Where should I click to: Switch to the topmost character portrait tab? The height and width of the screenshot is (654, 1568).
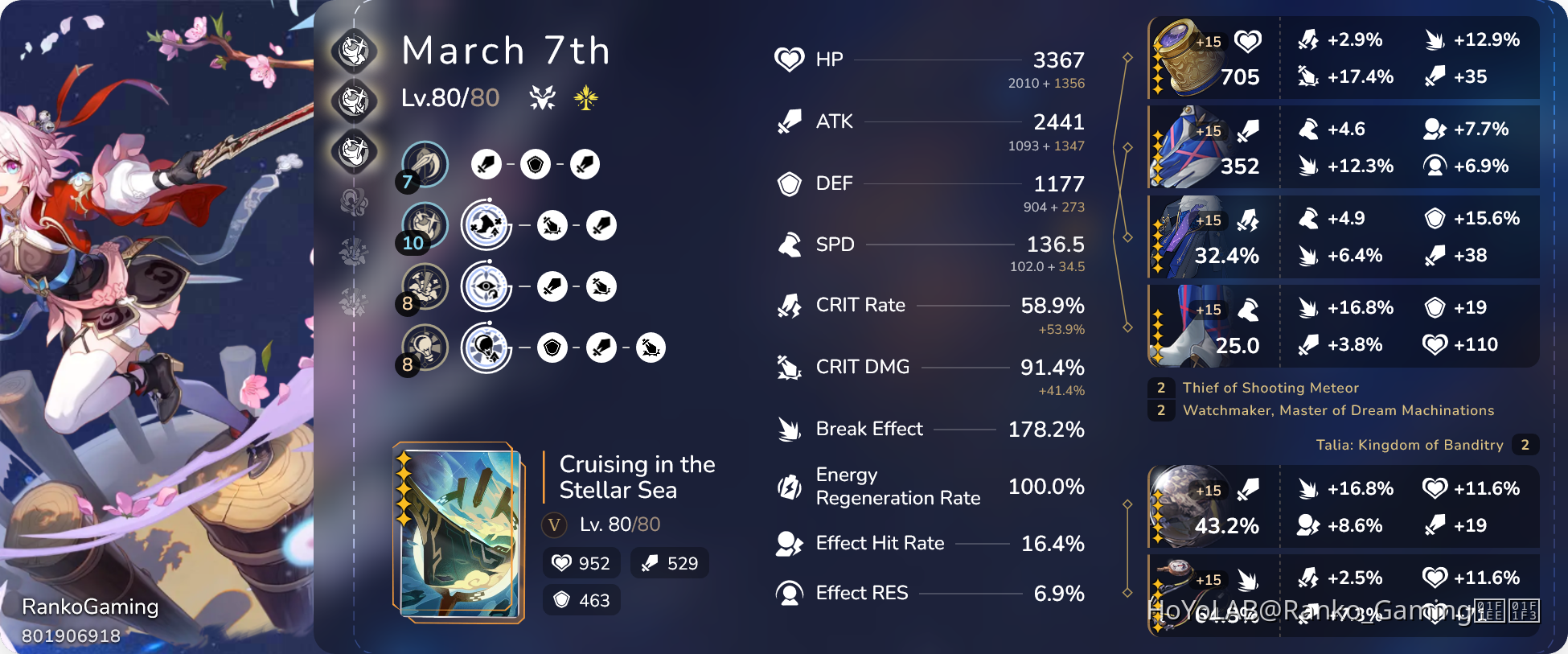click(355, 50)
